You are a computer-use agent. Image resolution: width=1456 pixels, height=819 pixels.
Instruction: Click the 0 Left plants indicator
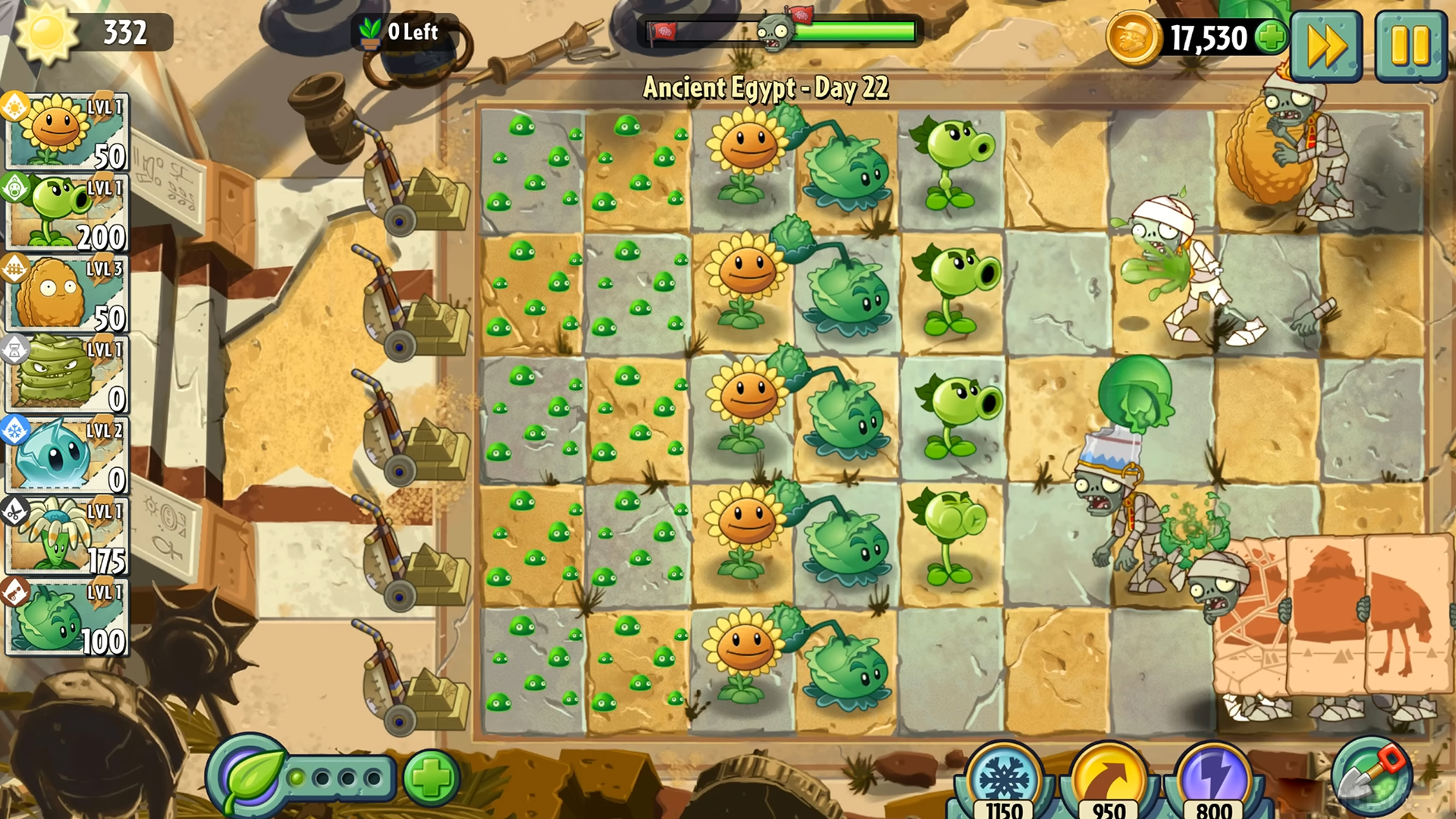pyautogui.click(x=402, y=33)
